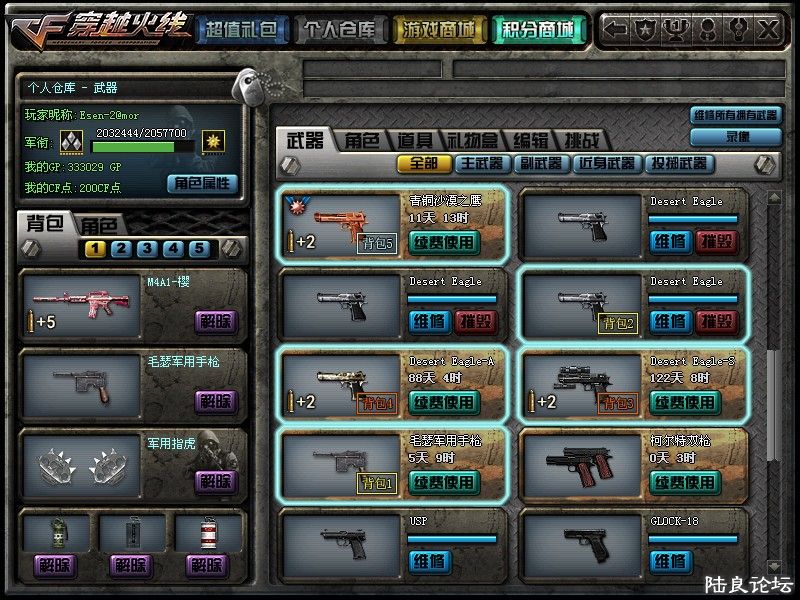Go to the 积分商城 points shop

pyautogui.click(x=539, y=30)
